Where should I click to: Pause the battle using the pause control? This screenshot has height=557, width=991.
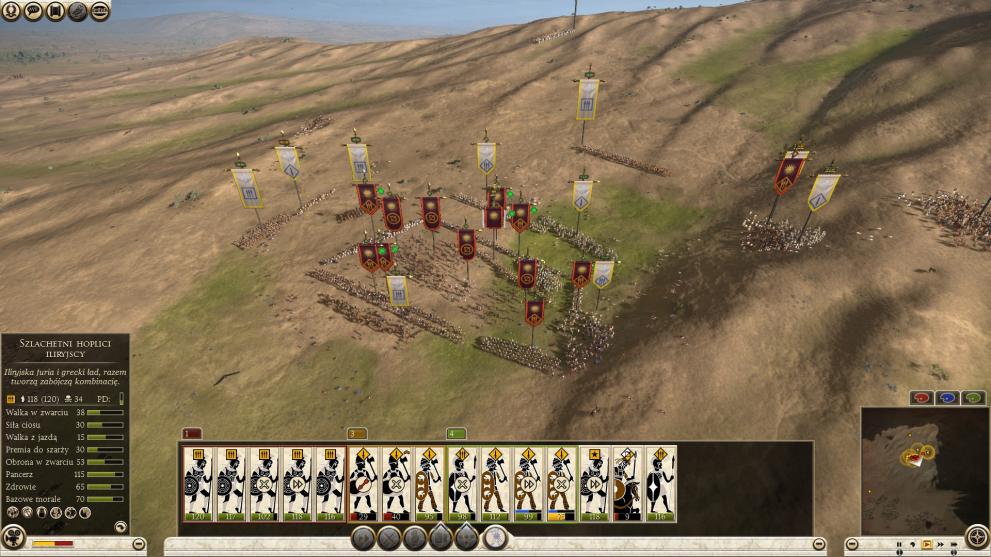point(899,545)
